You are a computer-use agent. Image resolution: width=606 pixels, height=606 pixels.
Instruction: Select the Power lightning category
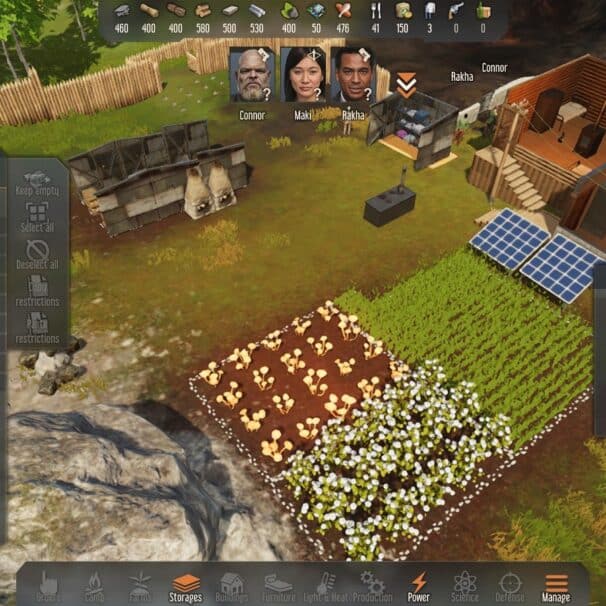tap(419, 585)
